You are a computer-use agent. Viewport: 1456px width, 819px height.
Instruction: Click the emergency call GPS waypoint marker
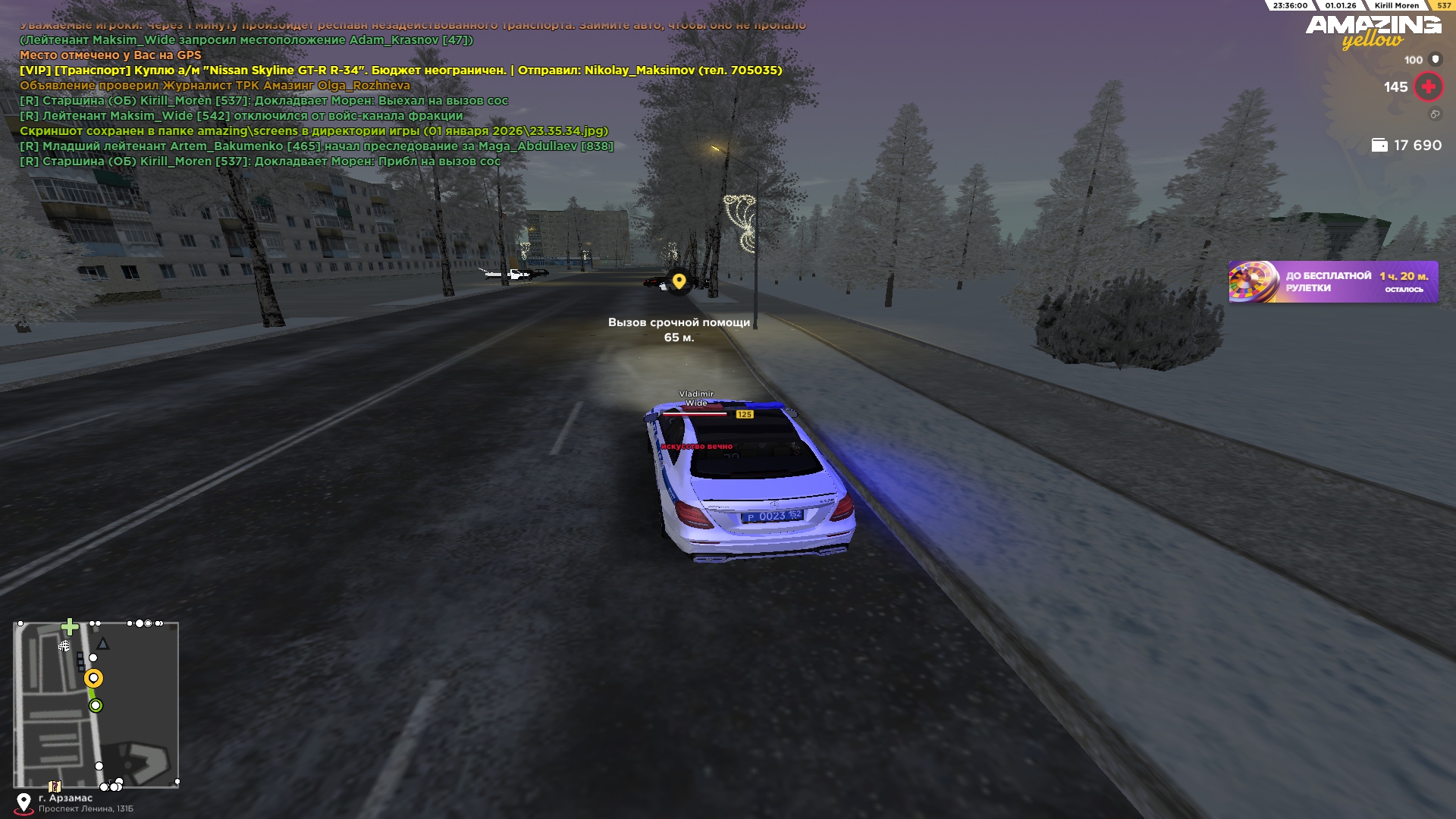[x=679, y=281]
